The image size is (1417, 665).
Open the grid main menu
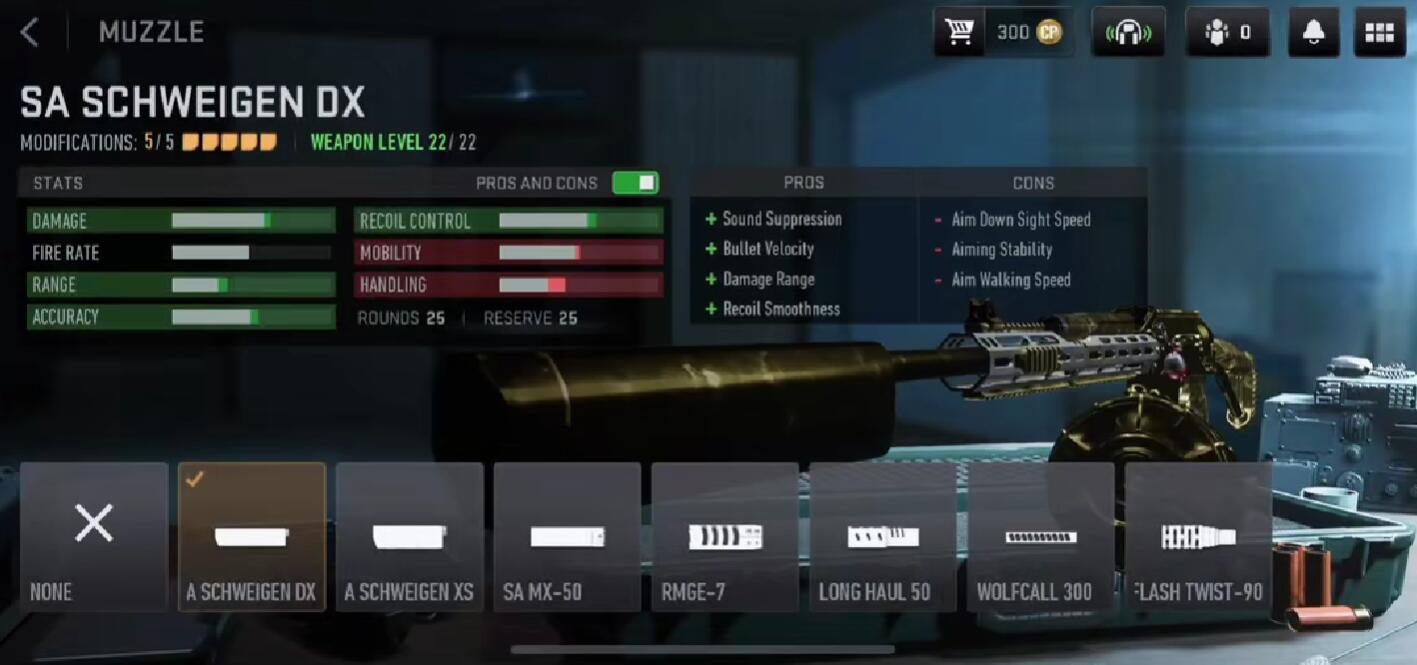[x=1379, y=32]
